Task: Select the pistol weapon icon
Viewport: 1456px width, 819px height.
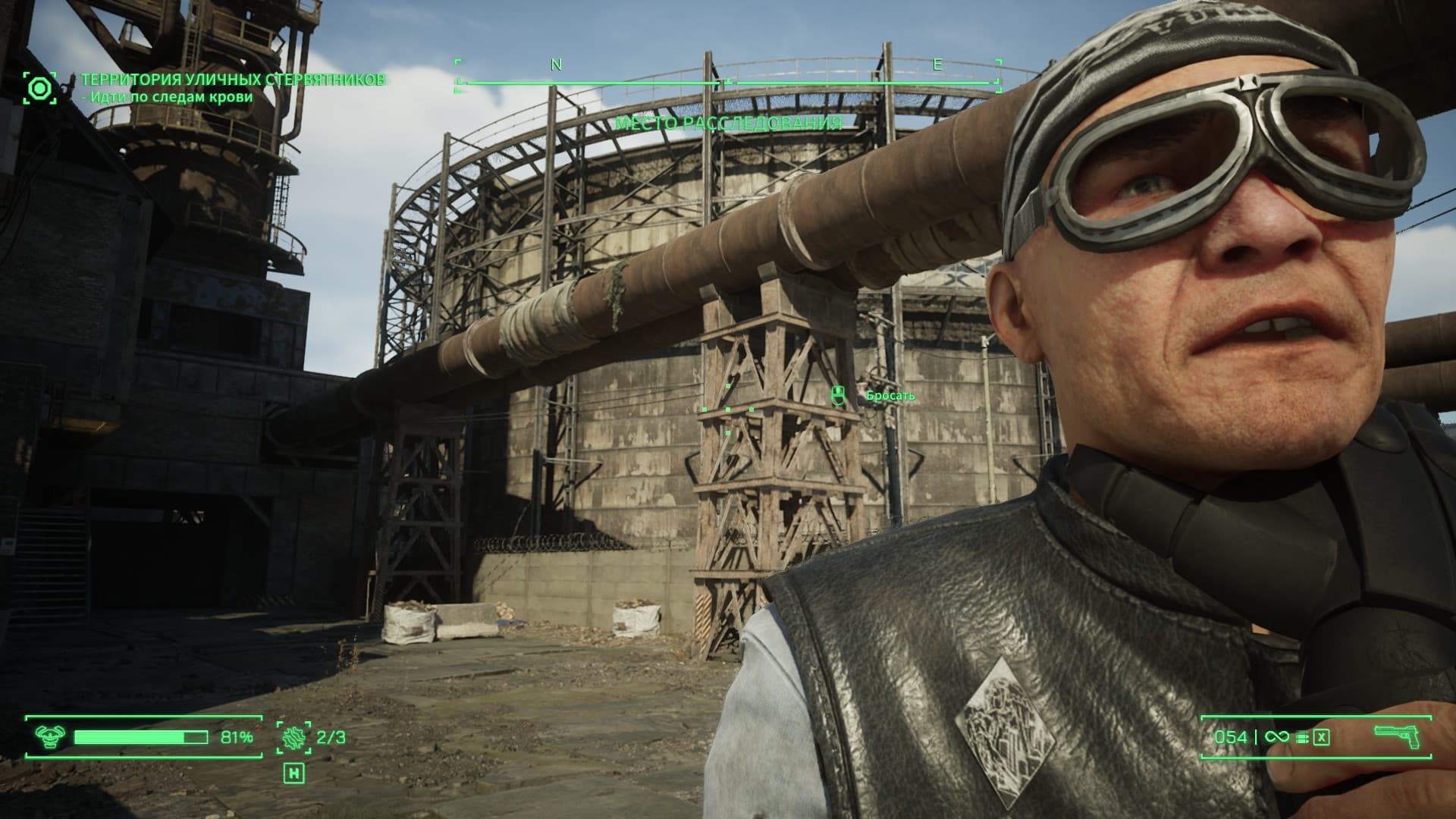Action: pos(1397,736)
